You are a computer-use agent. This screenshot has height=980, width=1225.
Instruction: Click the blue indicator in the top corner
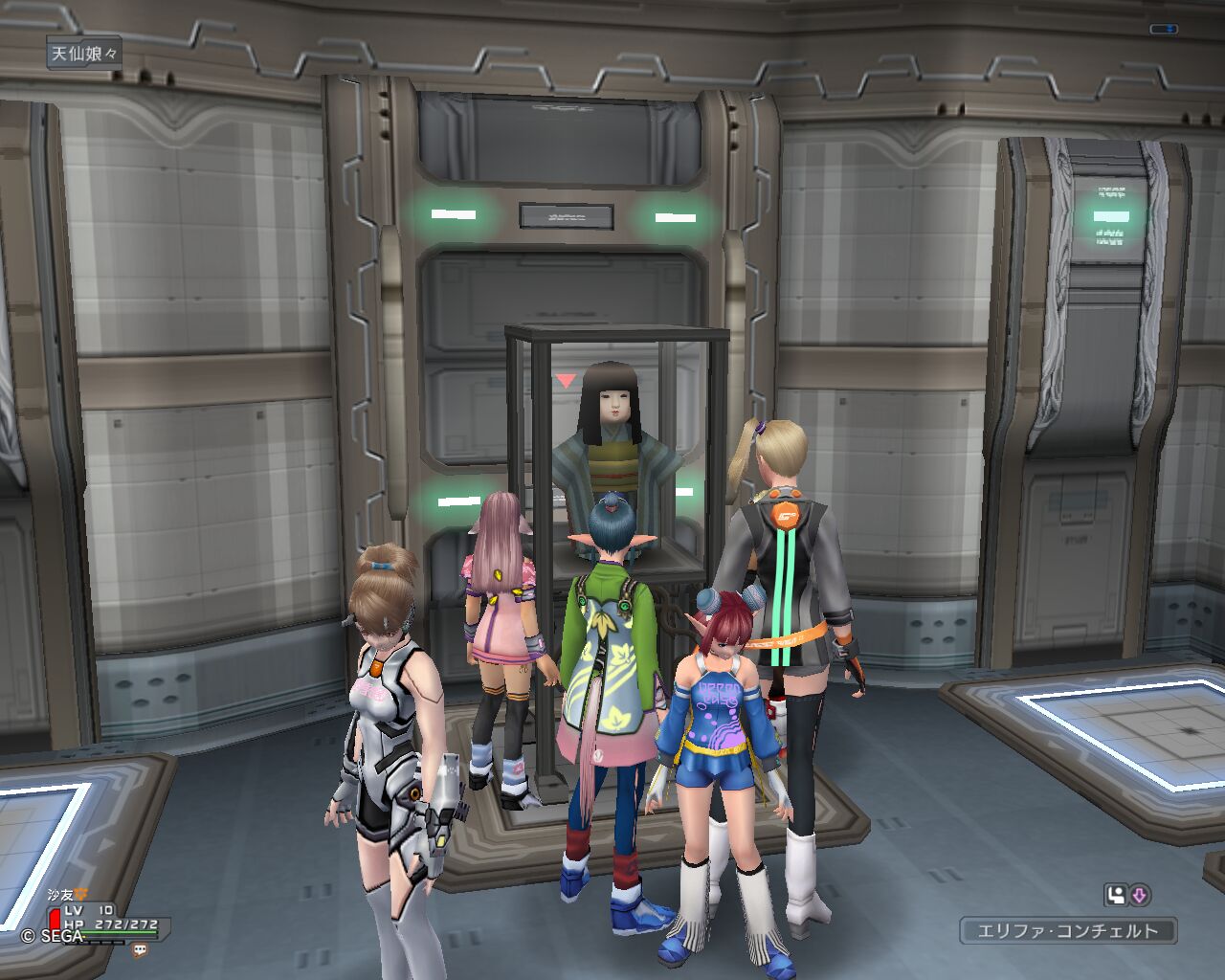[1164, 30]
